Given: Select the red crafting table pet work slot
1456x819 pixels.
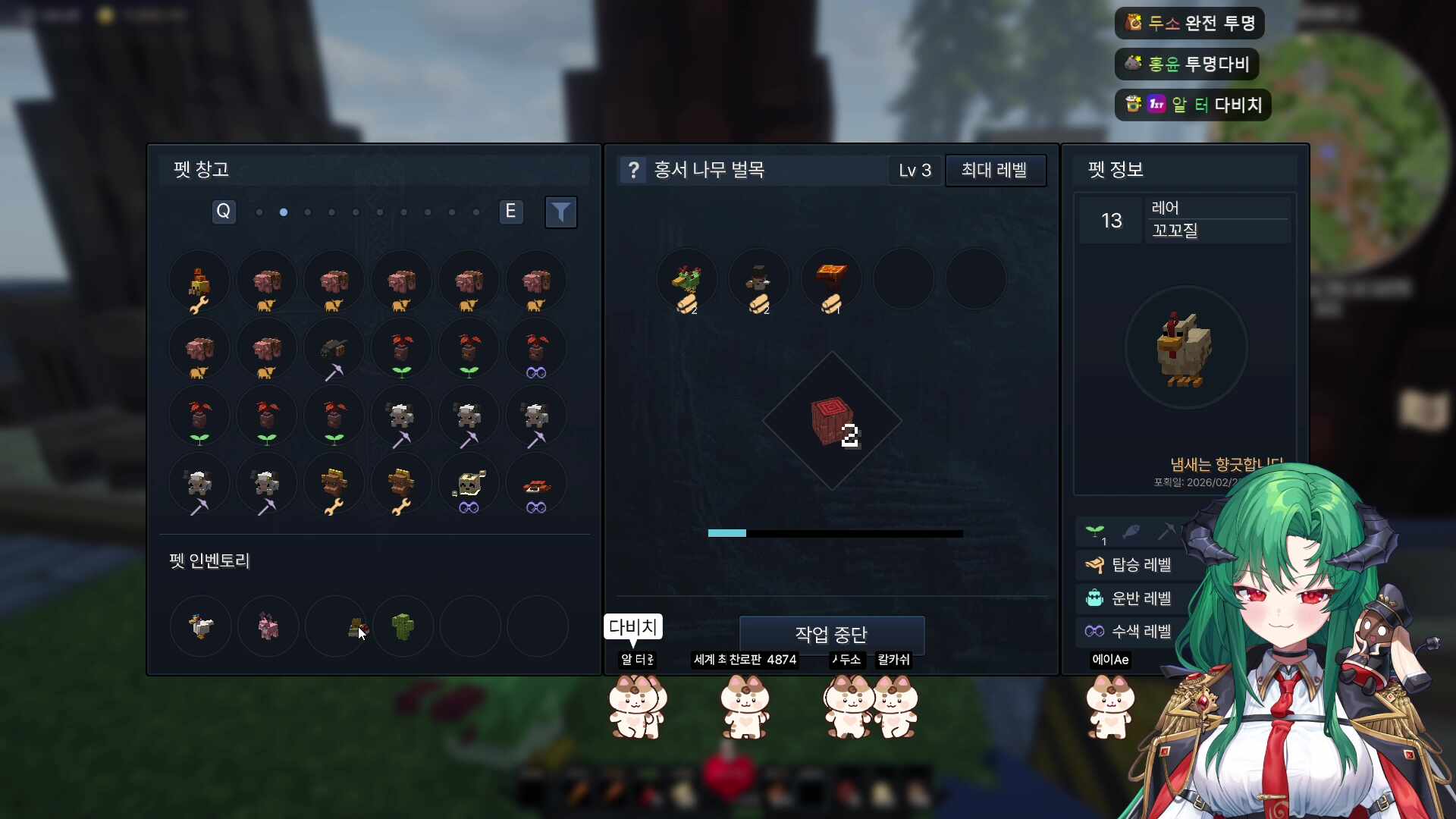Looking at the screenshot, I should pos(832,281).
